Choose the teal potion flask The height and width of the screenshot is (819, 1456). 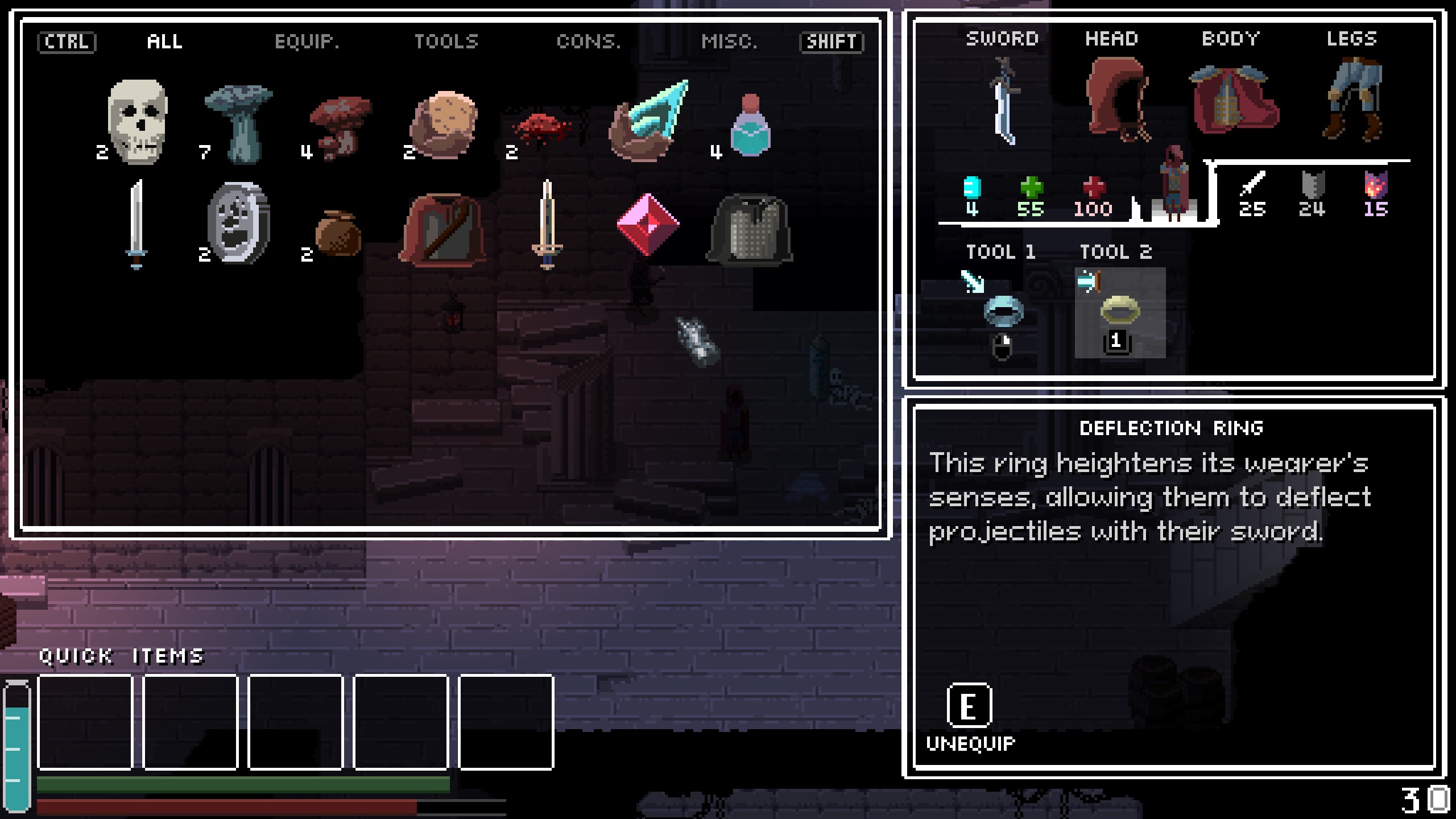point(750,126)
